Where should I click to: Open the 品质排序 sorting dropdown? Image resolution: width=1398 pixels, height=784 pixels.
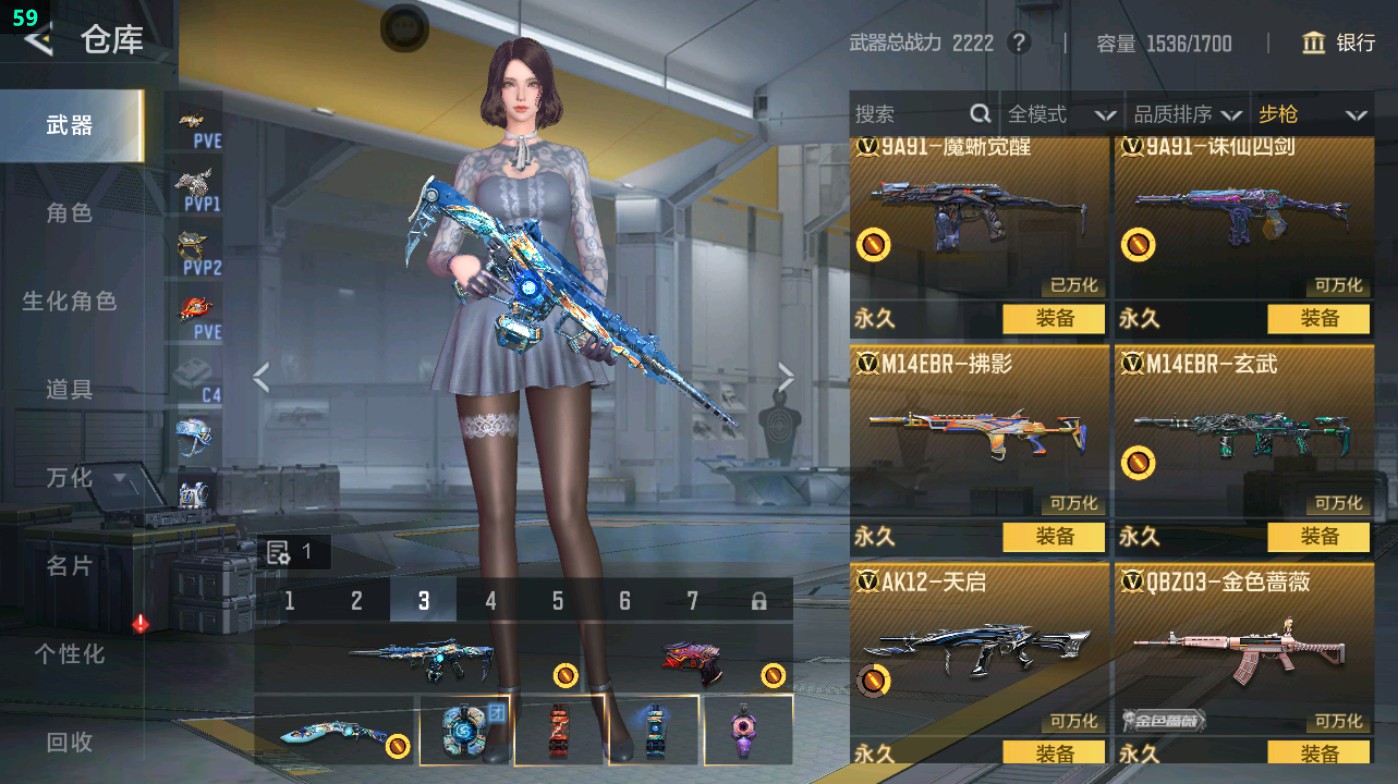tap(1187, 115)
